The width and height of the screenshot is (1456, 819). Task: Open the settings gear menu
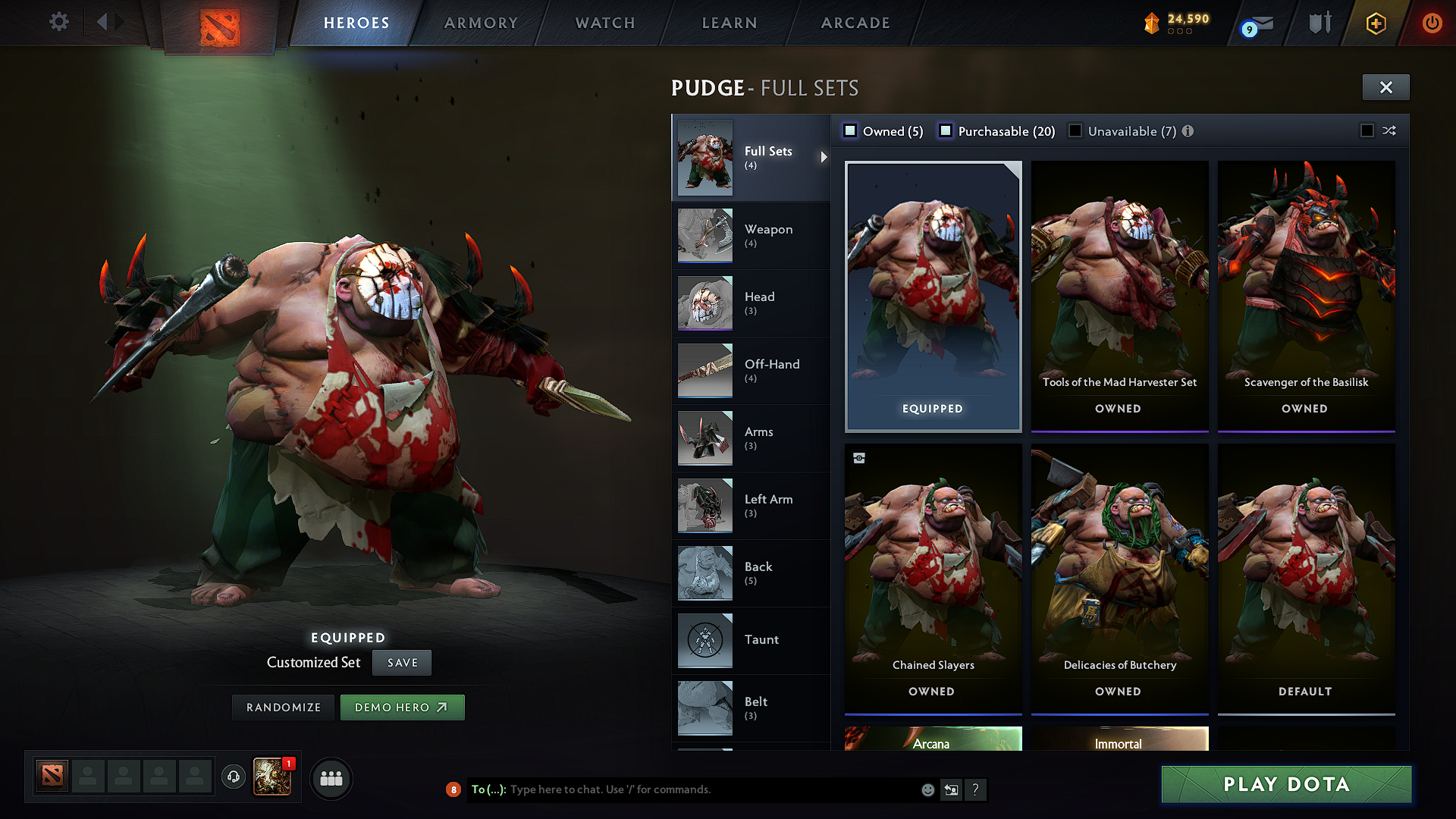pyautogui.click(x=59, y=22)
